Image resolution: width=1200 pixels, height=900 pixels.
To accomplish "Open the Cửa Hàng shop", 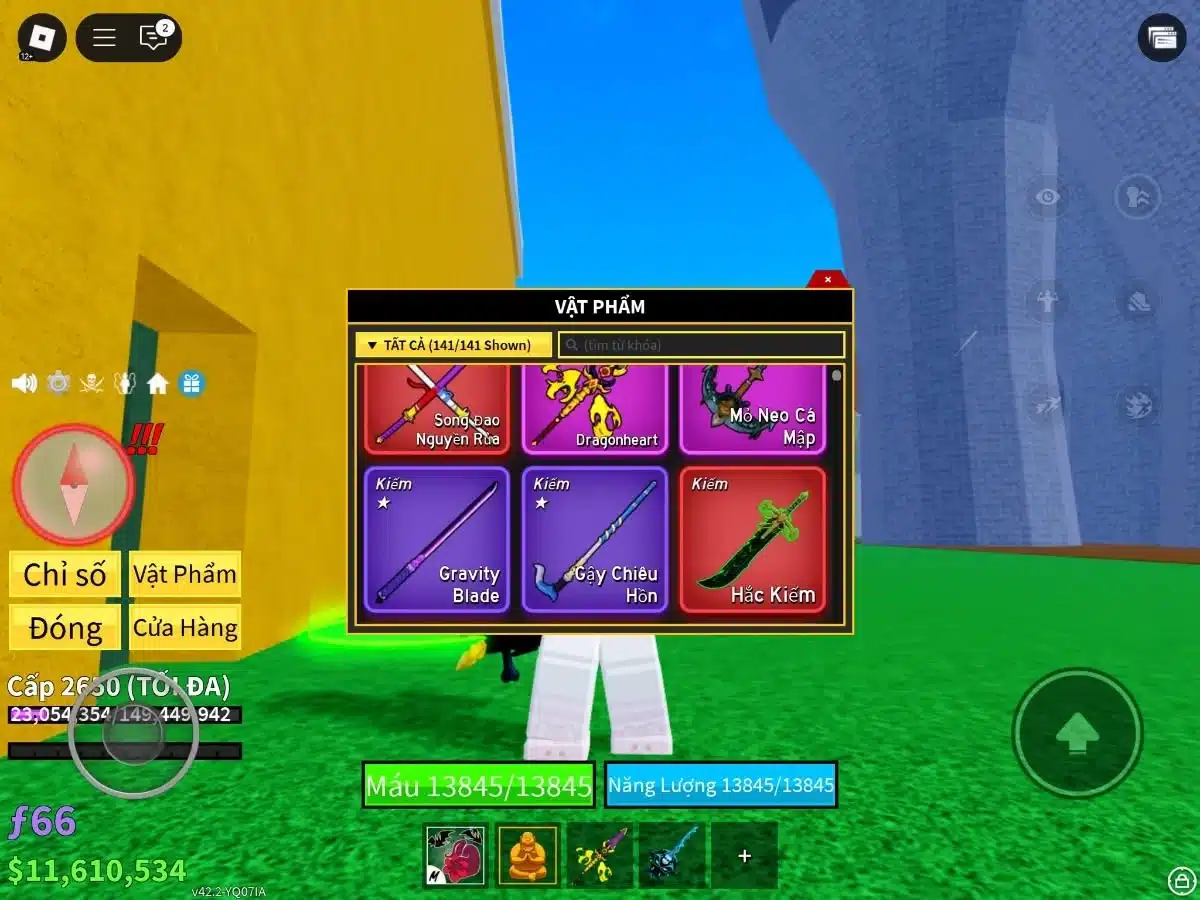I will pyautogui.click(x=185, y=628).
